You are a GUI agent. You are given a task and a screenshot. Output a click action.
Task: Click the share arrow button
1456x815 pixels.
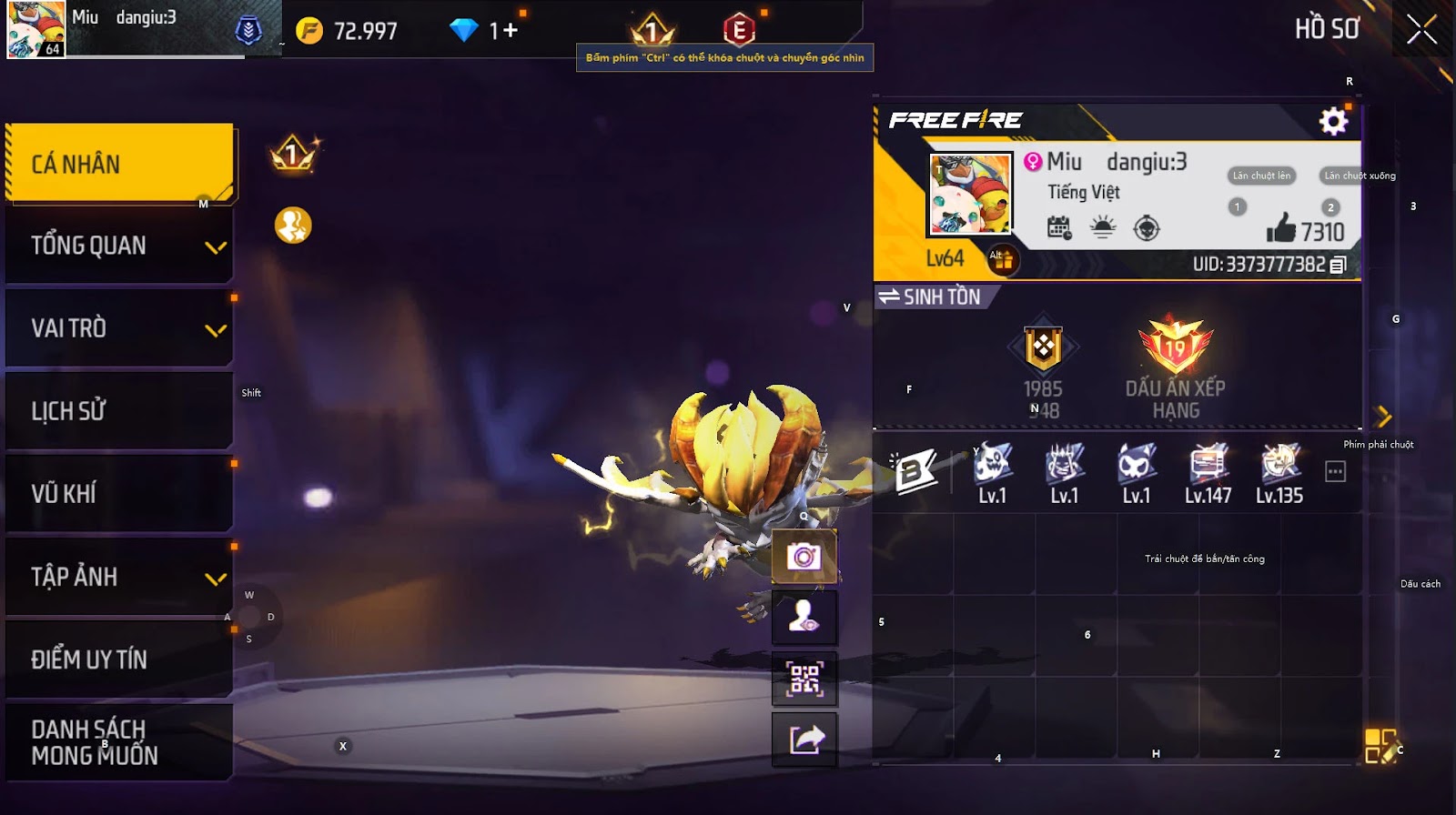pyautogui.click(x=804, y=740)
